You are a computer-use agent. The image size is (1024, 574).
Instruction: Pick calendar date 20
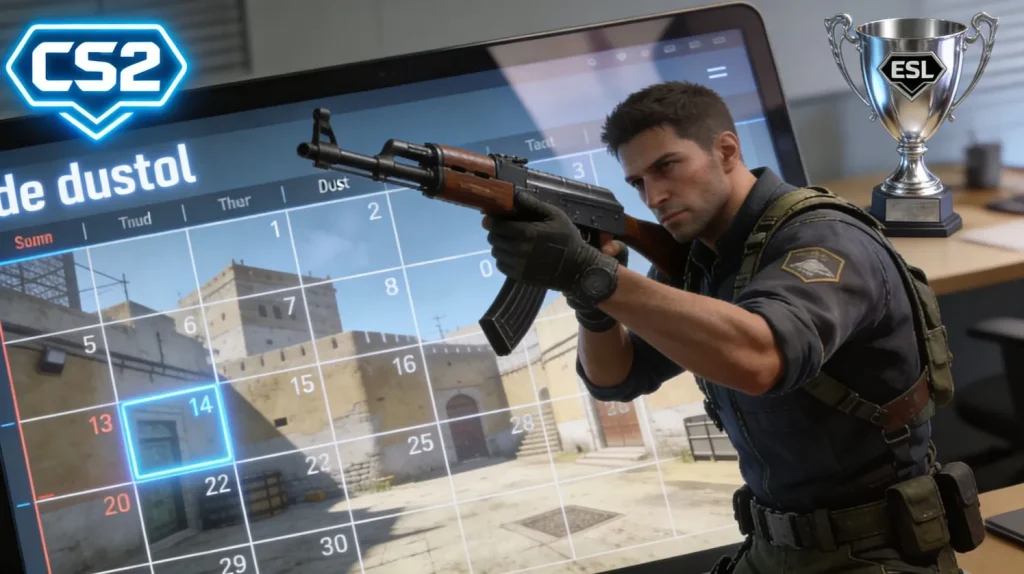(x=117, y=504)
